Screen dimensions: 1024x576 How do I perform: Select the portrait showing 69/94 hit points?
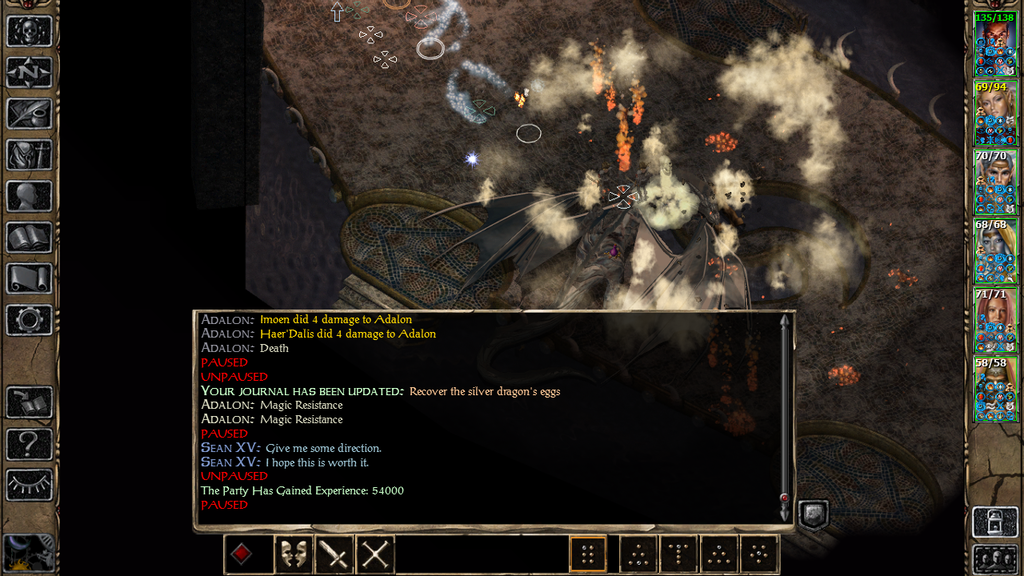pyautogui.click(x=996, y=114)
